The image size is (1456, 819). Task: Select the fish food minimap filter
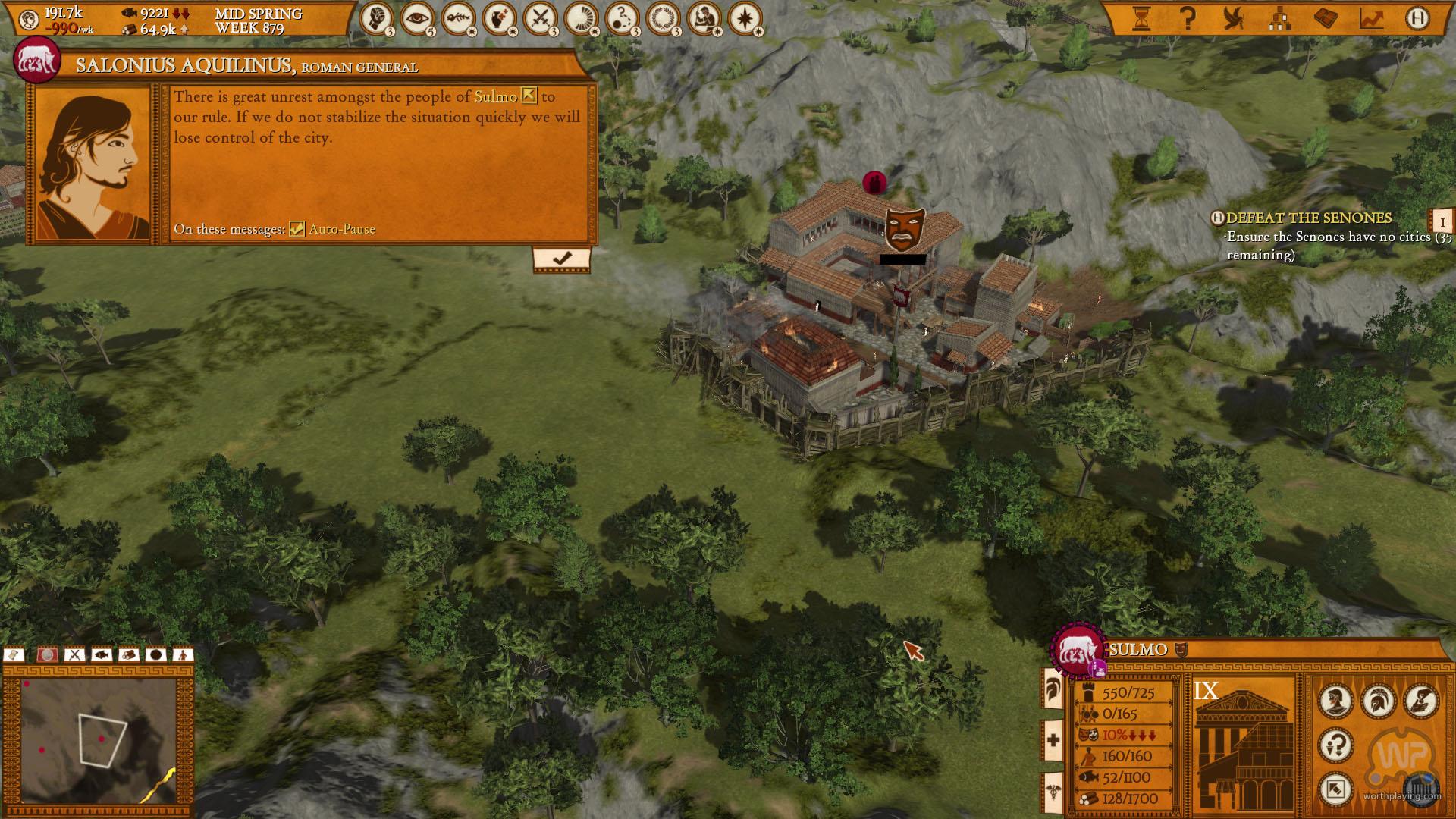pyautogui.click(x=101, y=654)
